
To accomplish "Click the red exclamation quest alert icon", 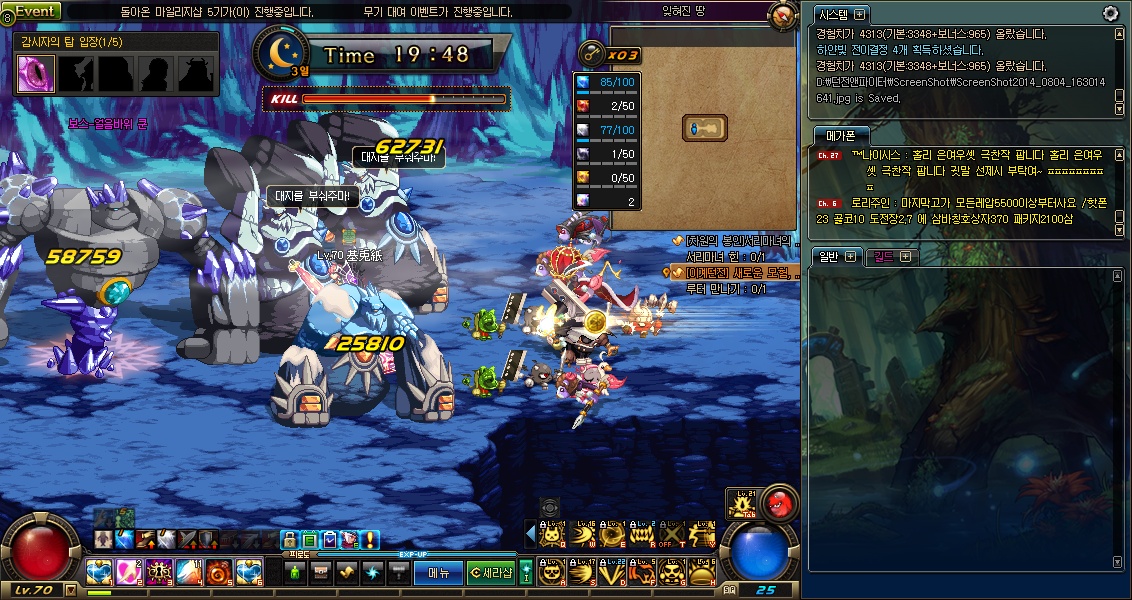I will [x=370, y=540].
